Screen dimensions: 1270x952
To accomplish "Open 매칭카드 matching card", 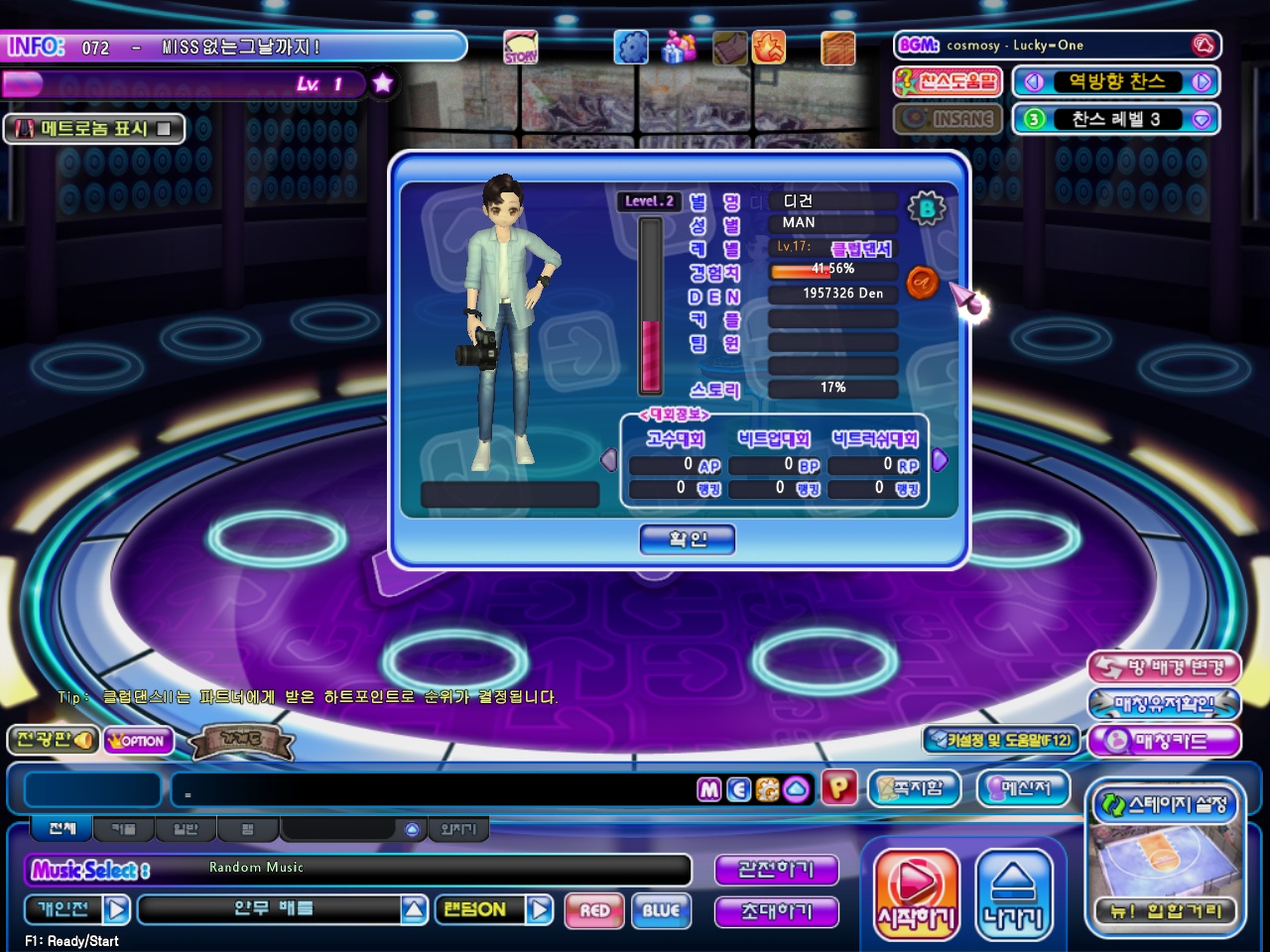I will 1164,741.
